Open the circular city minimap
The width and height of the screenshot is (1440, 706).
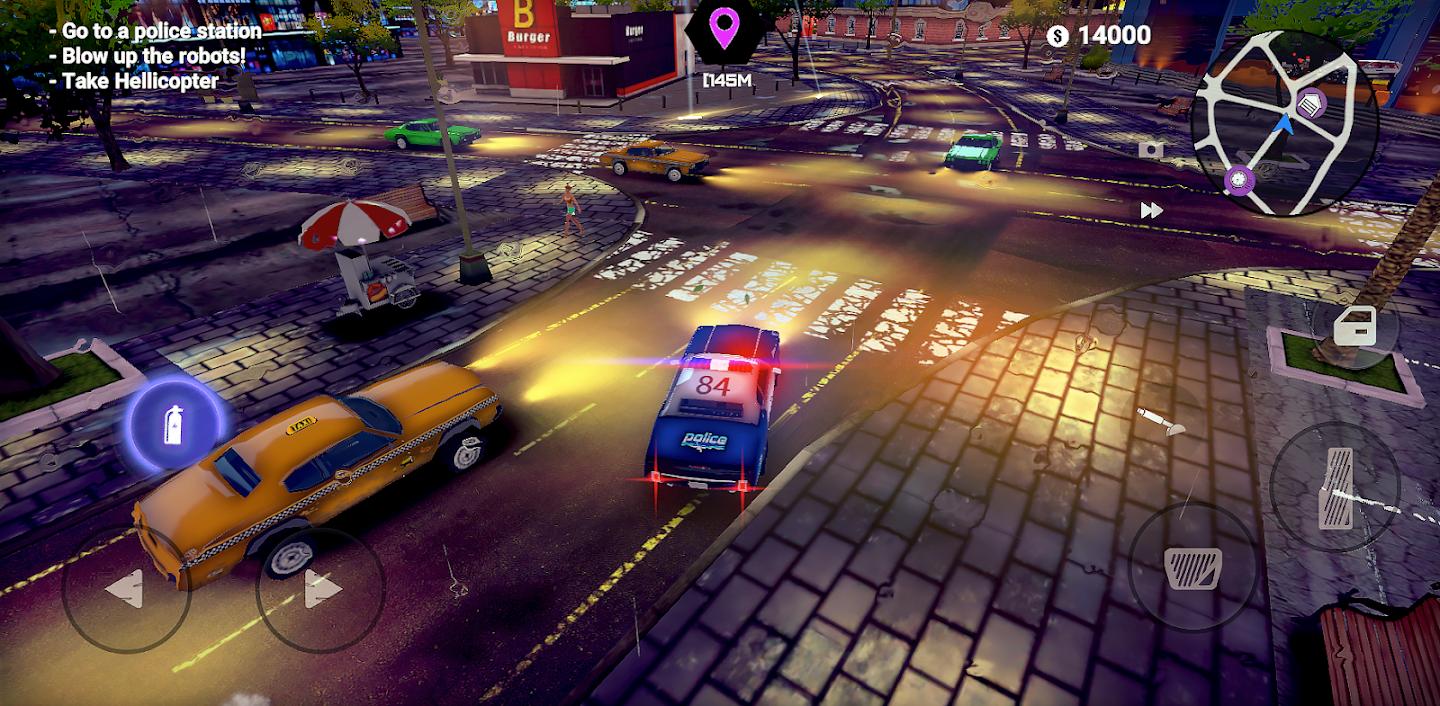[1284, 122]
